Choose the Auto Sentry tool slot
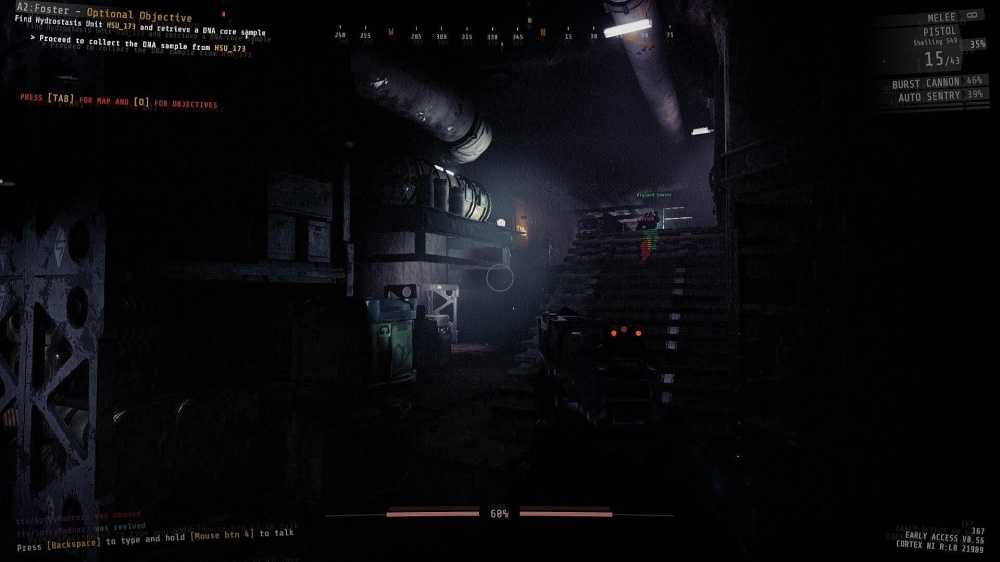The height and width of the screenshot is (562, 1000). tap(929, 95)
